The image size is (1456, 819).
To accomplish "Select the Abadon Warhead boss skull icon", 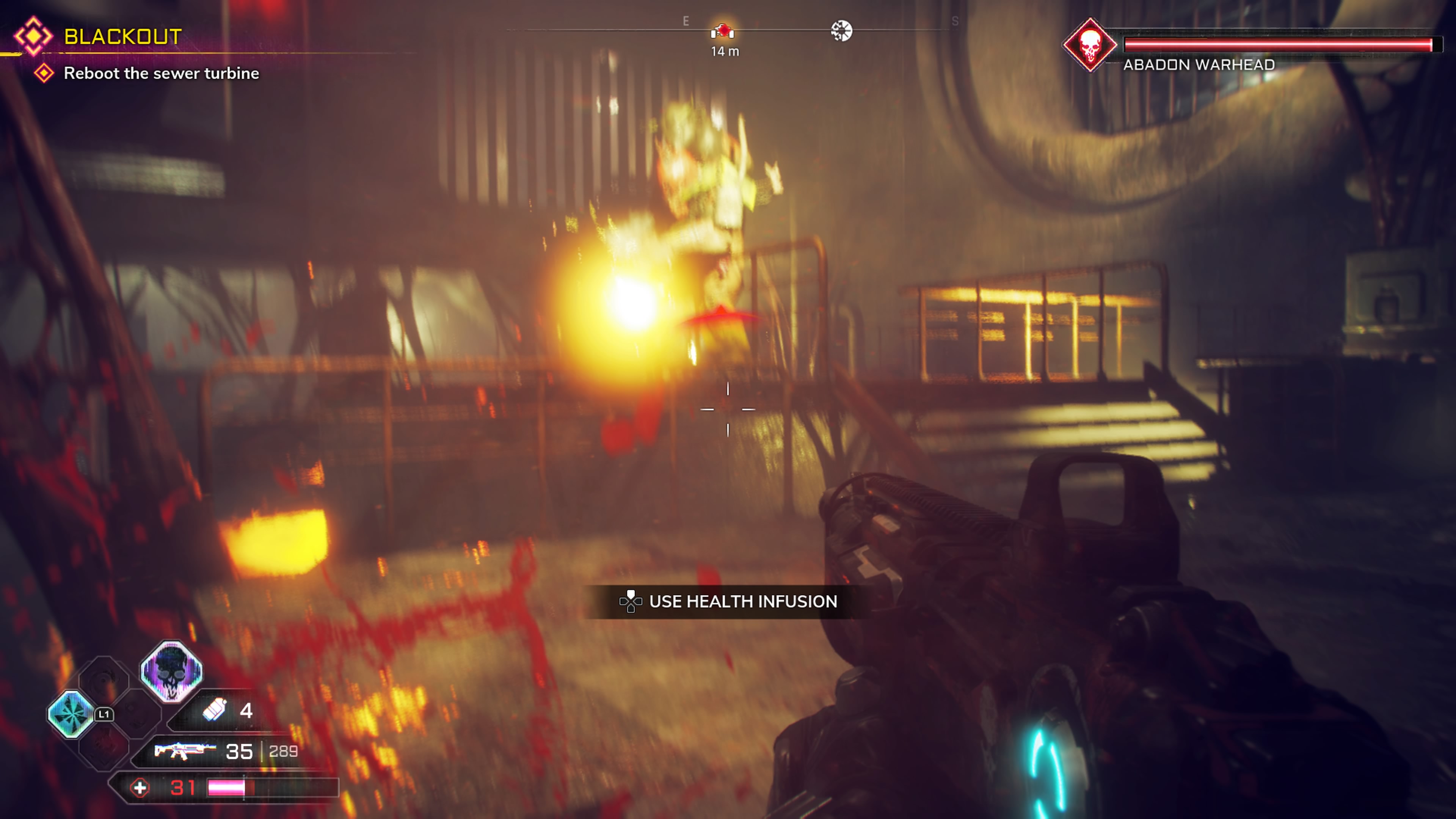I will click(1089, 45).
